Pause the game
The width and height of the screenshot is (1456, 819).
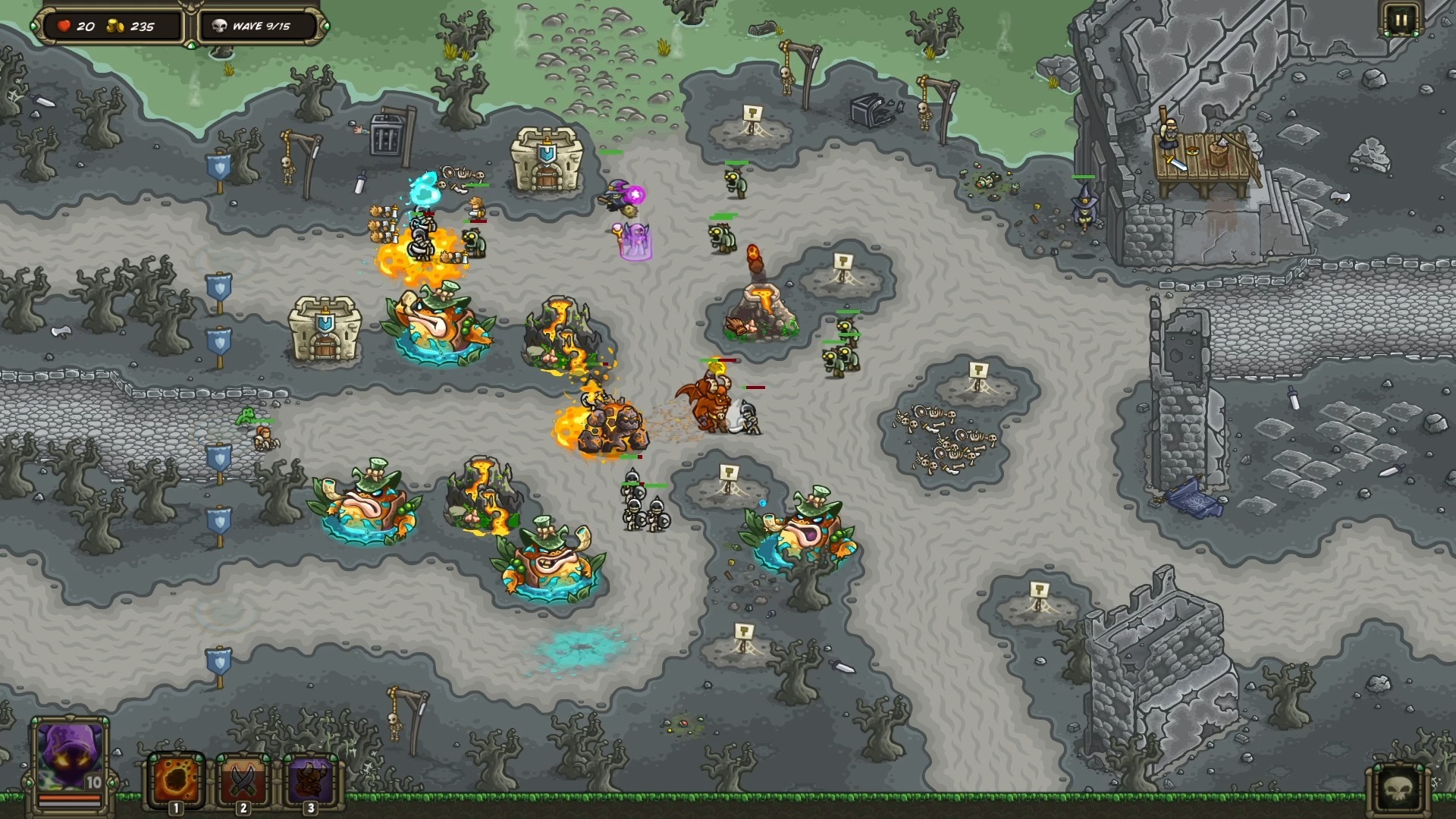(x=1400, y=21)
